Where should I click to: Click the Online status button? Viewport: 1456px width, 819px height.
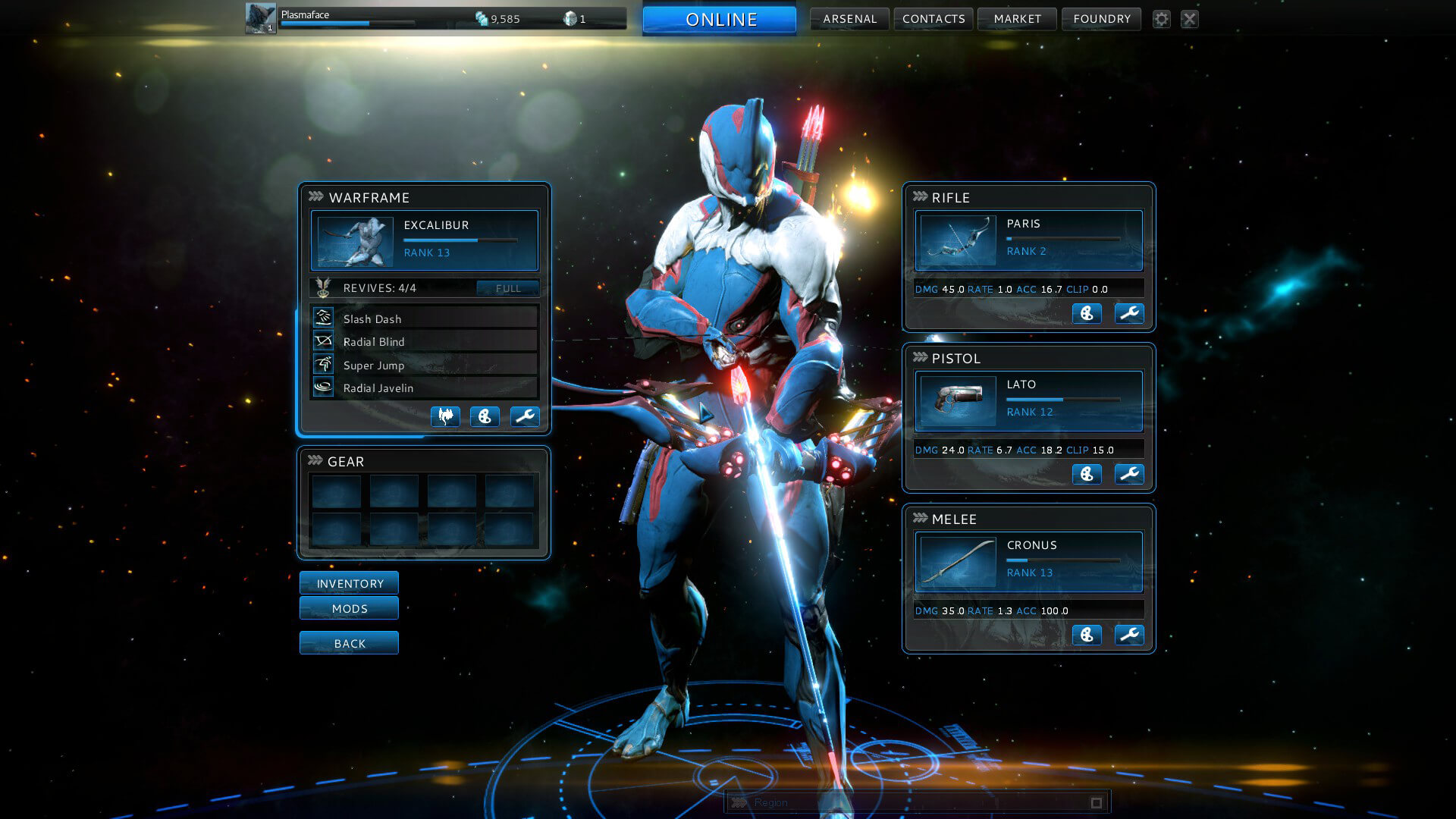pyautogui.click(x=720, y=20)
